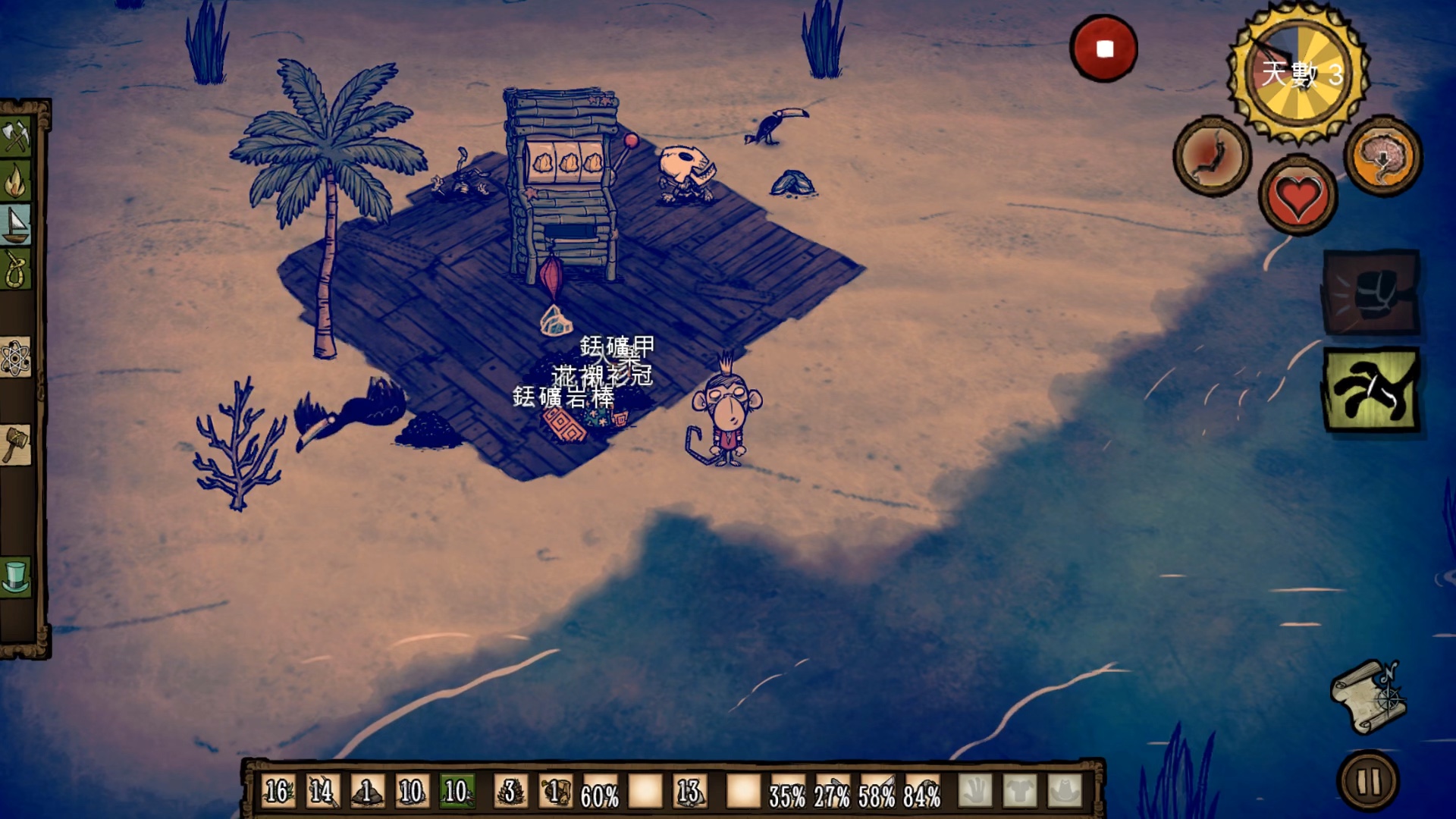Select the inventory stack of 16
Image resolution: width=1456 pixels, height=819 pixels.
(278, 792)
